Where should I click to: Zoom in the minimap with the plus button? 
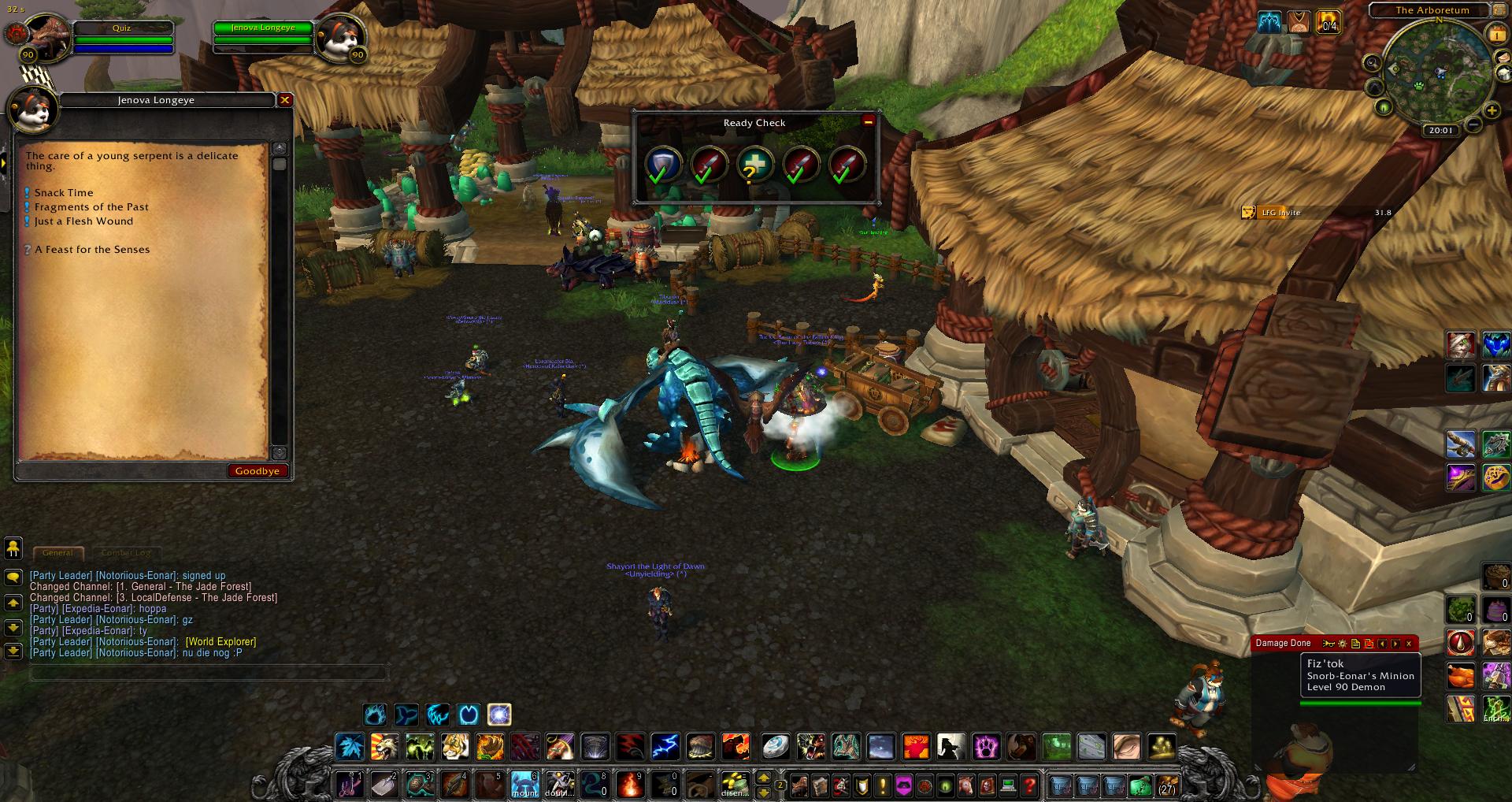click(1491, 111)
